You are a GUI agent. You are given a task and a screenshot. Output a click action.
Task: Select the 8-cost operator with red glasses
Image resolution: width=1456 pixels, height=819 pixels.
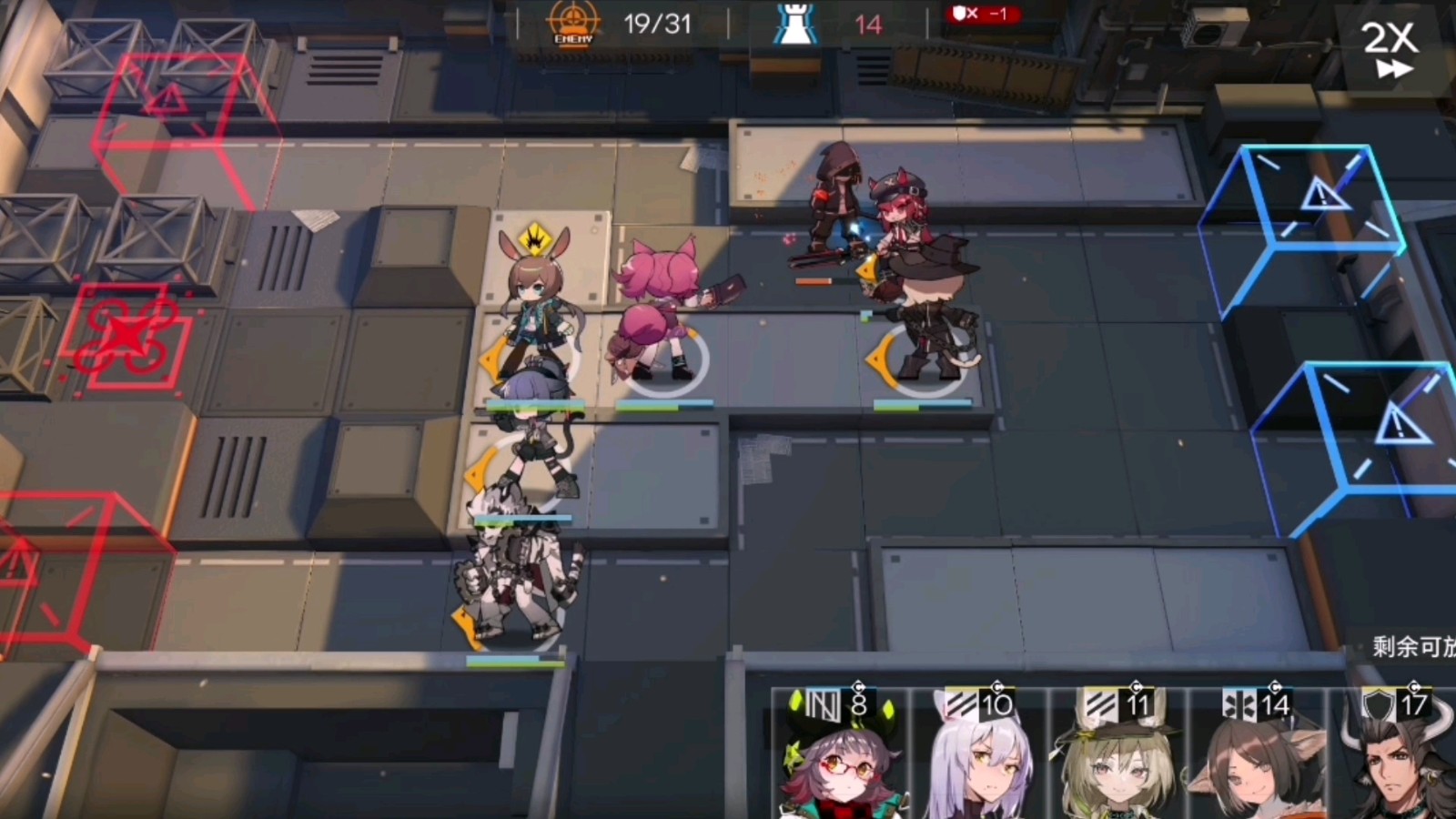click(842, 764)
